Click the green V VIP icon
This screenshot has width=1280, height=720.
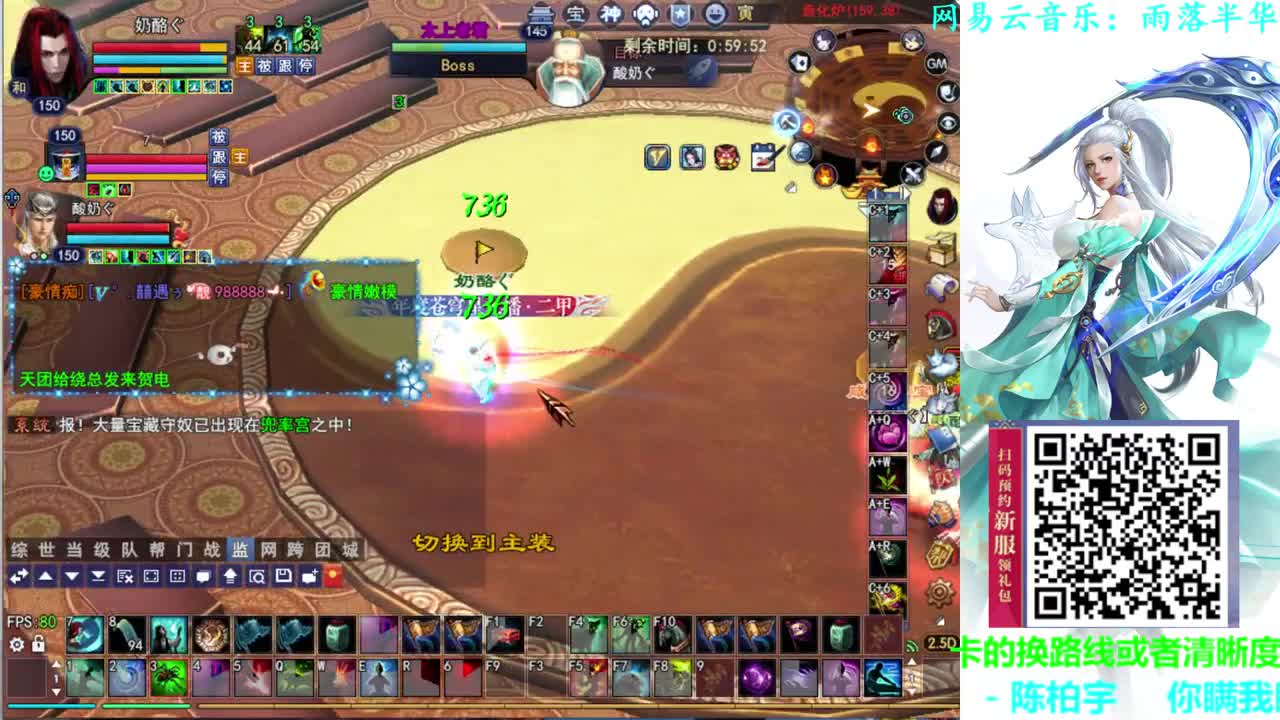pos(656,155)
